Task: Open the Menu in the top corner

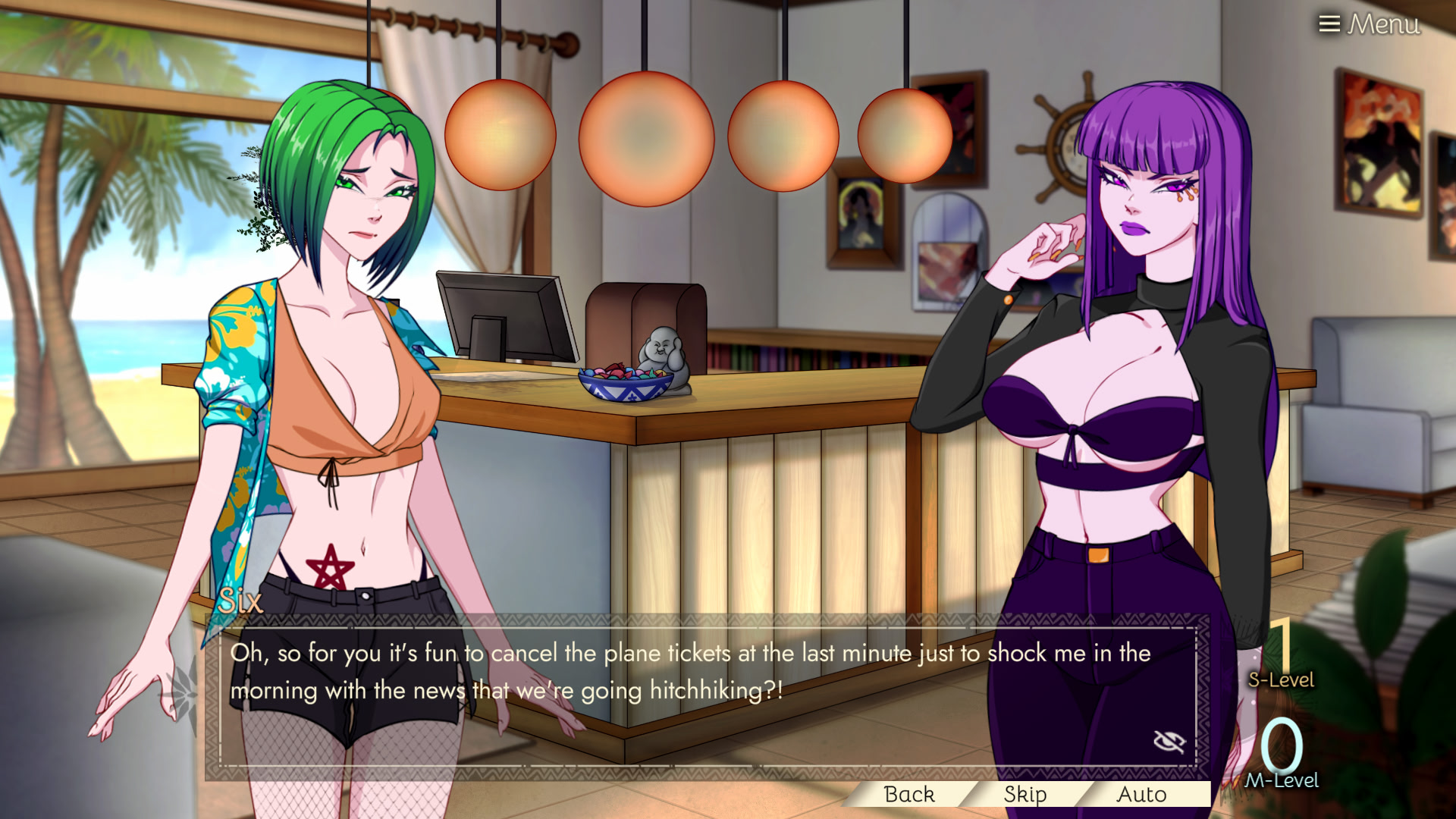Action: tap(1369, 24)
